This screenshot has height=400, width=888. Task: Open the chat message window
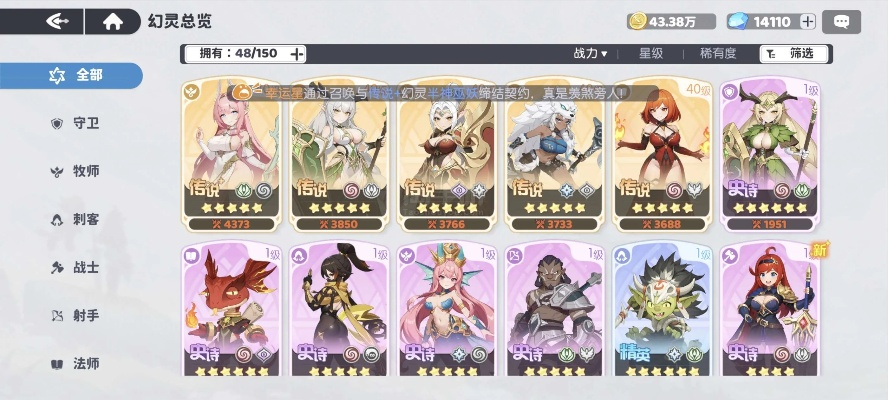click(x=842, y=21)
